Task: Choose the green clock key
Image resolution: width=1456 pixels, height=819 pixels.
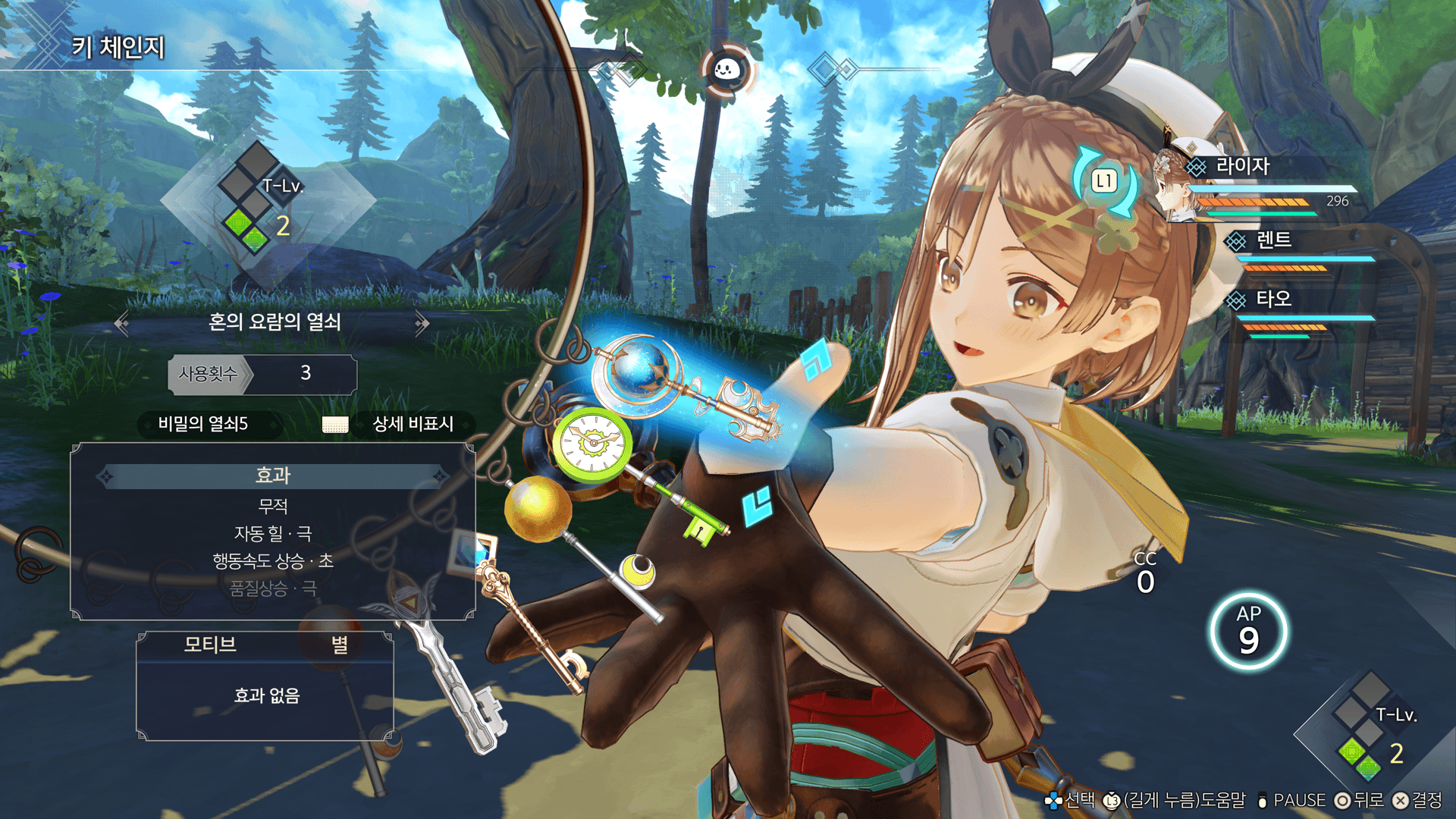Action: 592,442
